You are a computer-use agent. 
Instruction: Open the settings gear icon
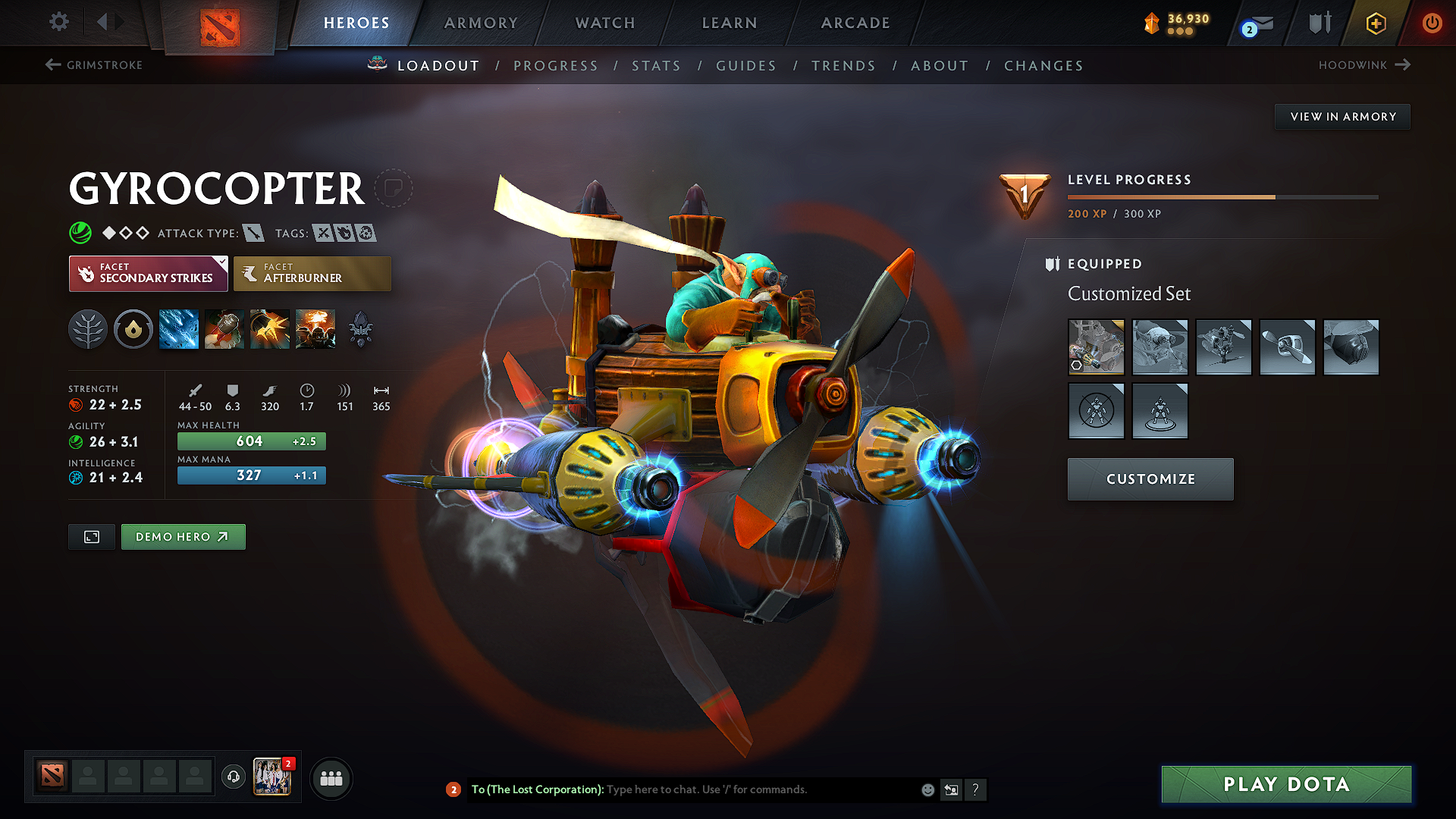click(x=58, y=22)
